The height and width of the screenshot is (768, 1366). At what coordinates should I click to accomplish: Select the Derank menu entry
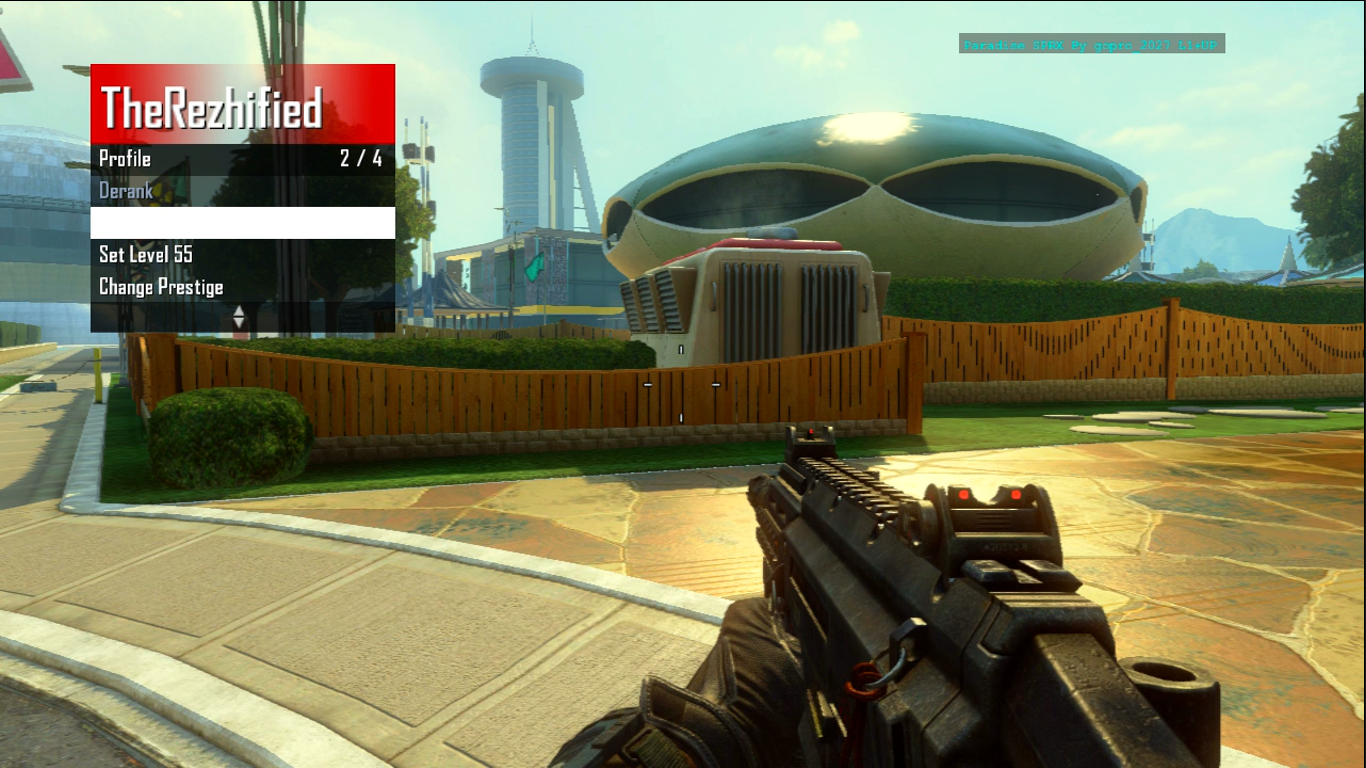tap(127, 191)
